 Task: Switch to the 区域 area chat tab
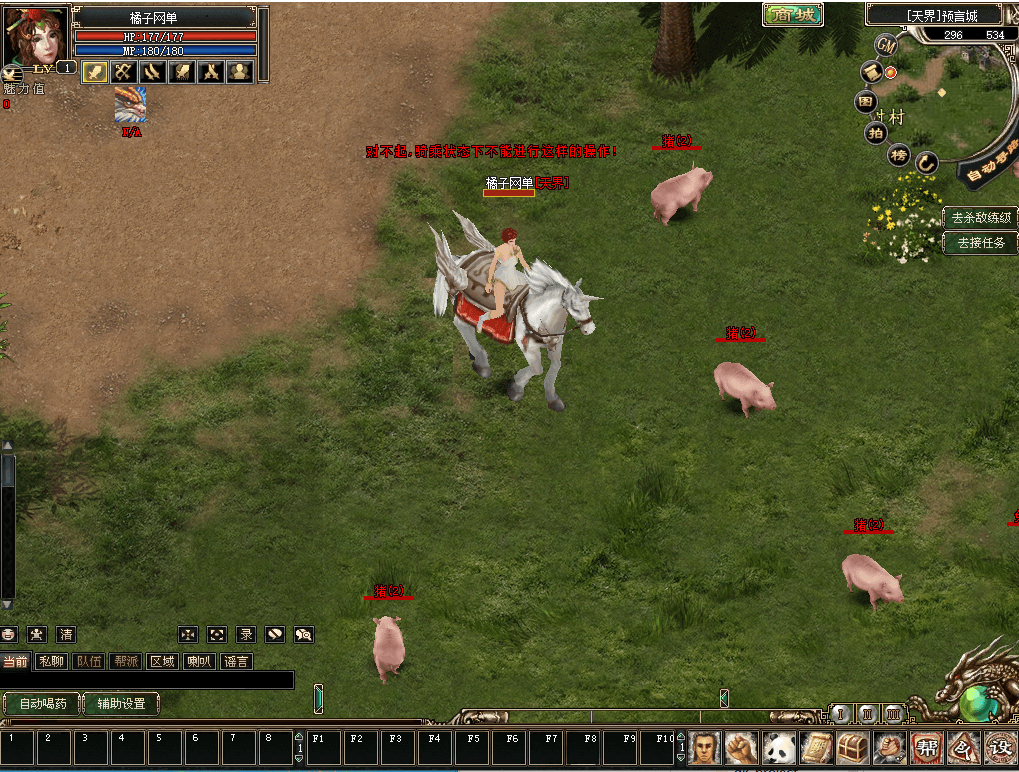click(x=162, y=661)
